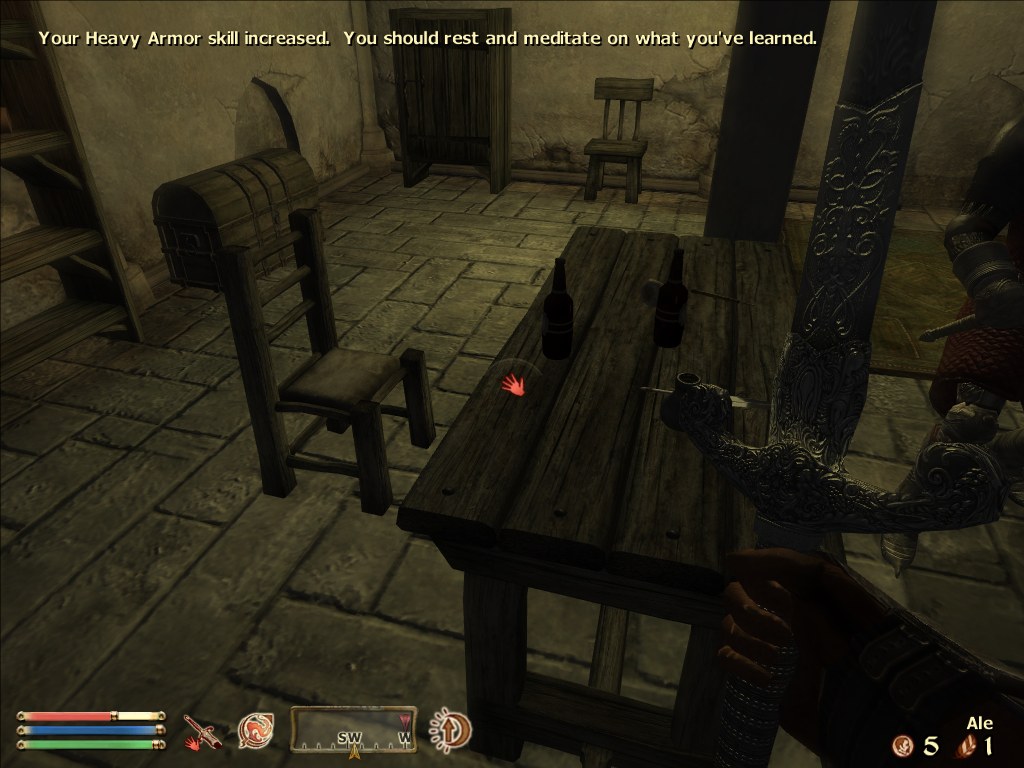This screenshot has height=768, width=1024.
Task: Click the compass direction bar
Action: click(x=353, y=730)
